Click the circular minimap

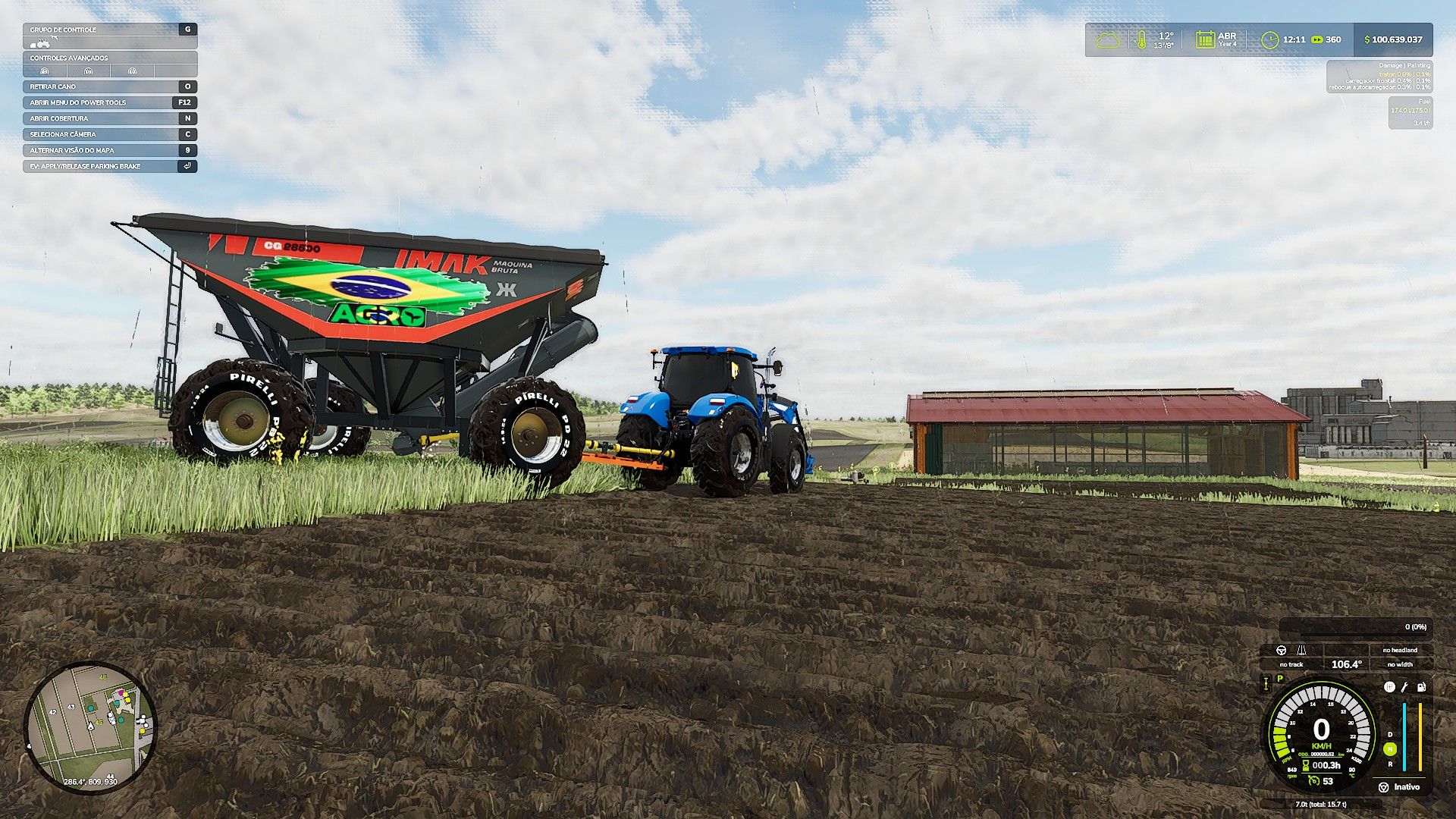tap(90, 728)
